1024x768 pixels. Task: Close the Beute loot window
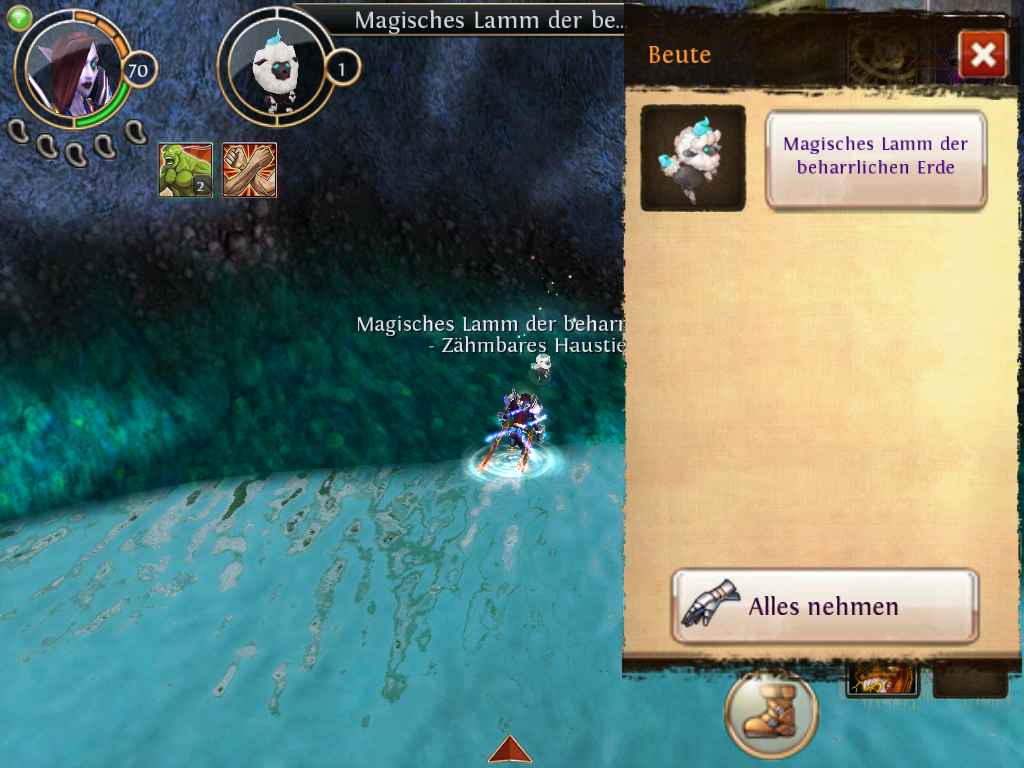[x=982, y=55]
